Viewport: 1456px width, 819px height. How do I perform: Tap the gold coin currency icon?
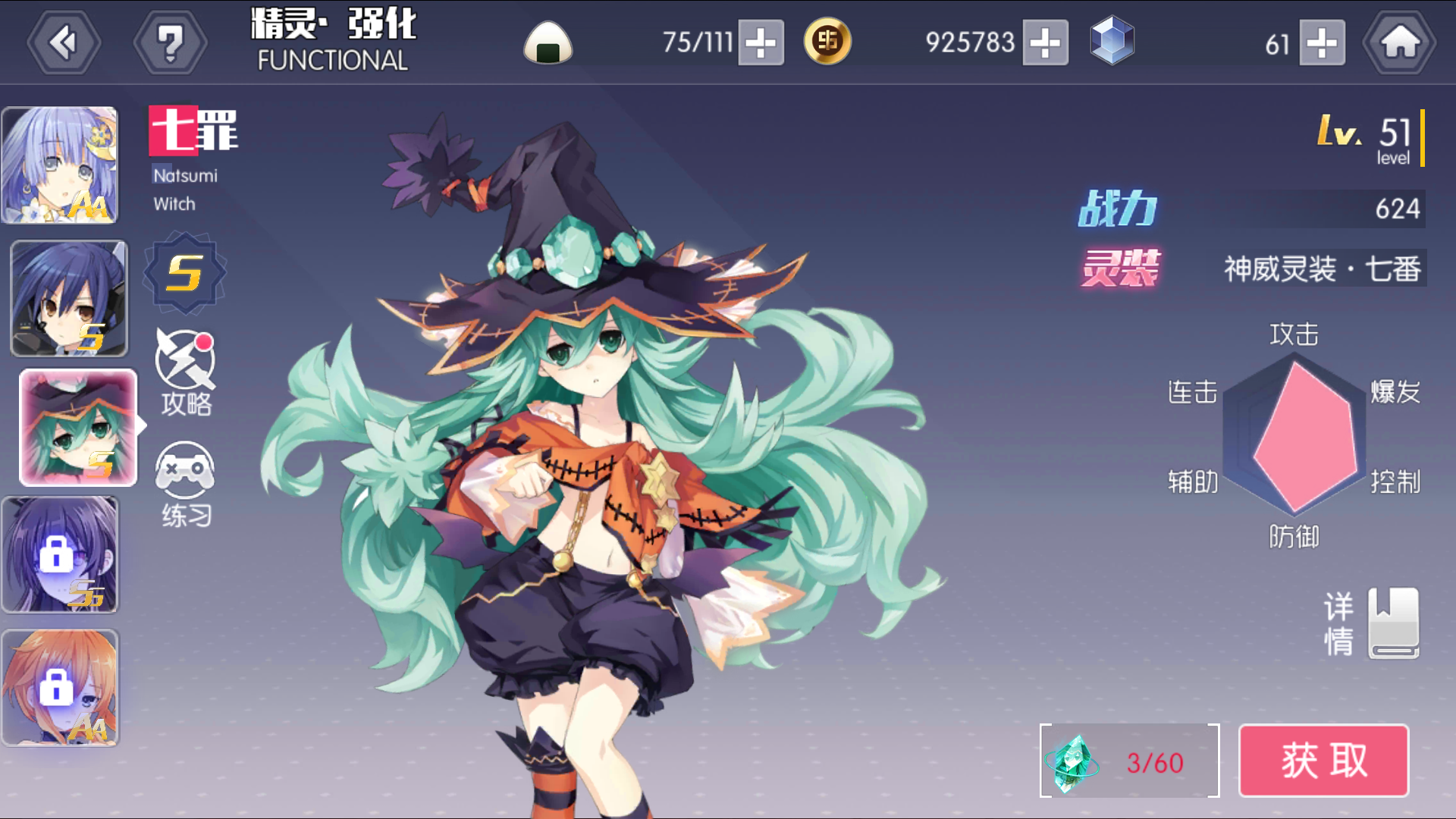(x=827, y=42)
